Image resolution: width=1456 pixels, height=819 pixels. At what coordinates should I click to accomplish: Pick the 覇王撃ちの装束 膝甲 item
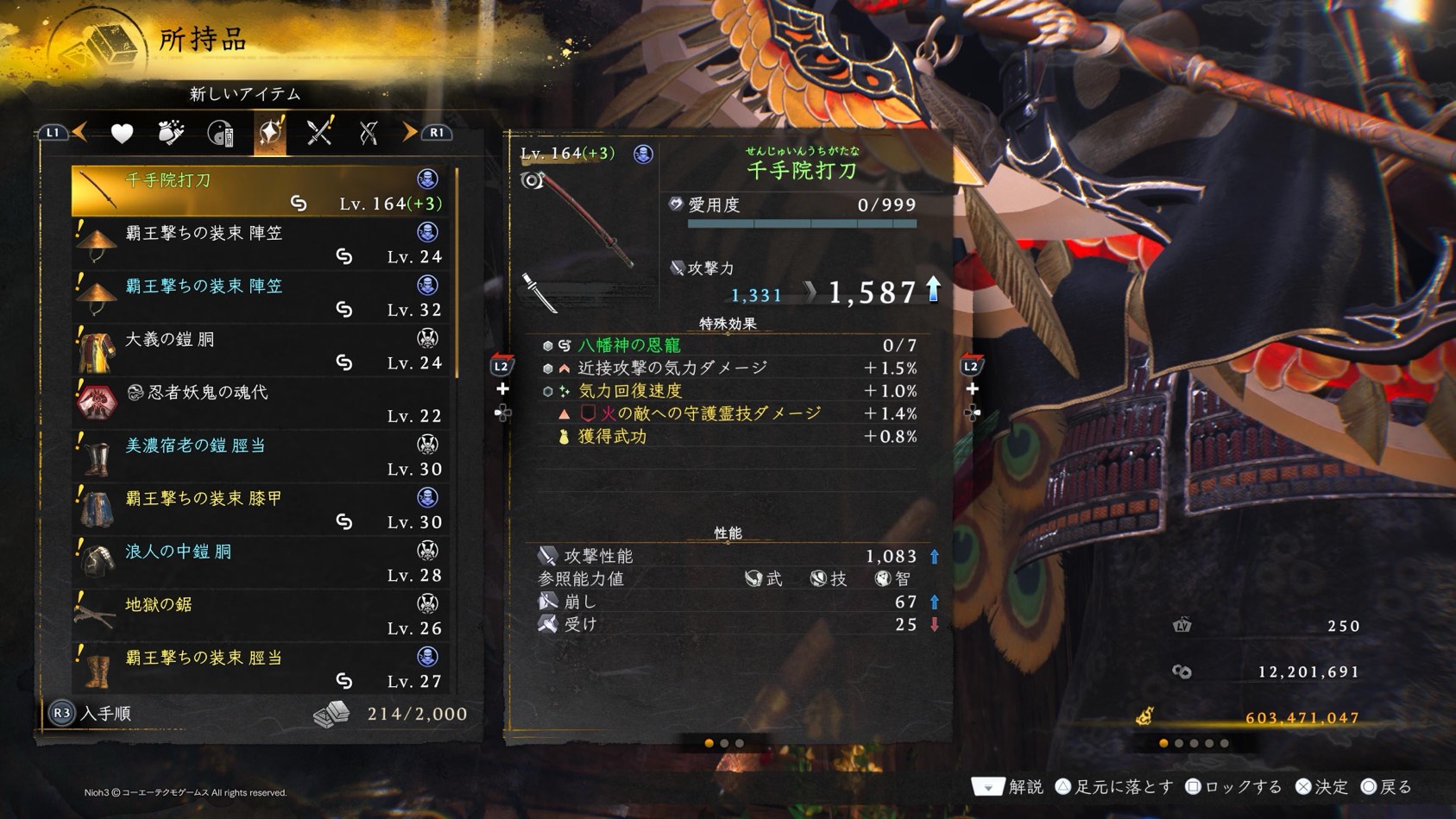coord(263,510)
